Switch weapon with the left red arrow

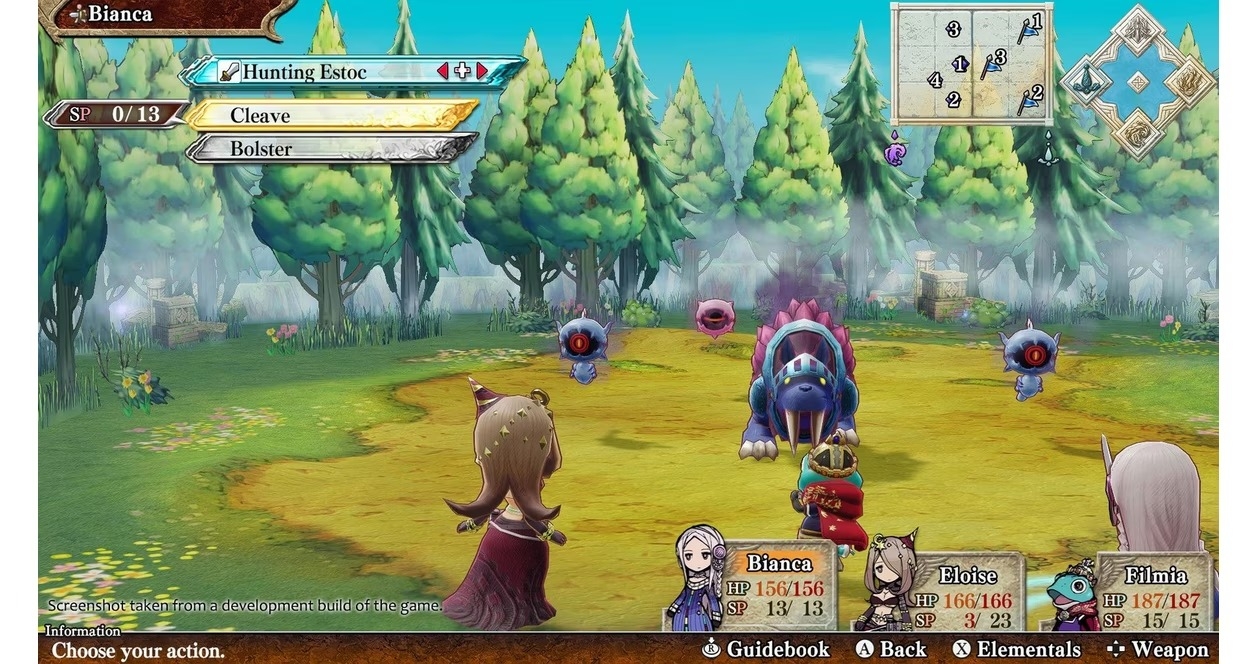click(x=442, y=71)
